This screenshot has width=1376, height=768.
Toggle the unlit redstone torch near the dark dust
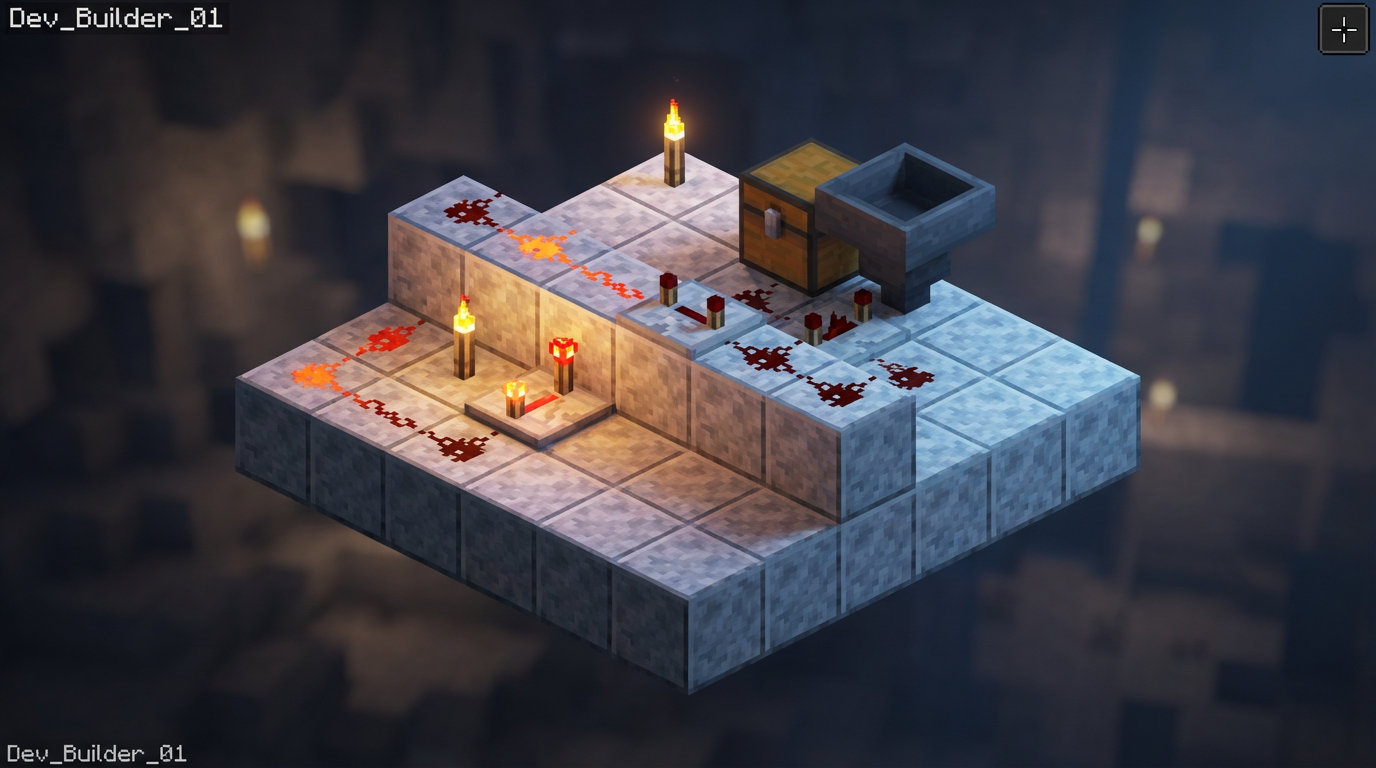pos(812,325)
